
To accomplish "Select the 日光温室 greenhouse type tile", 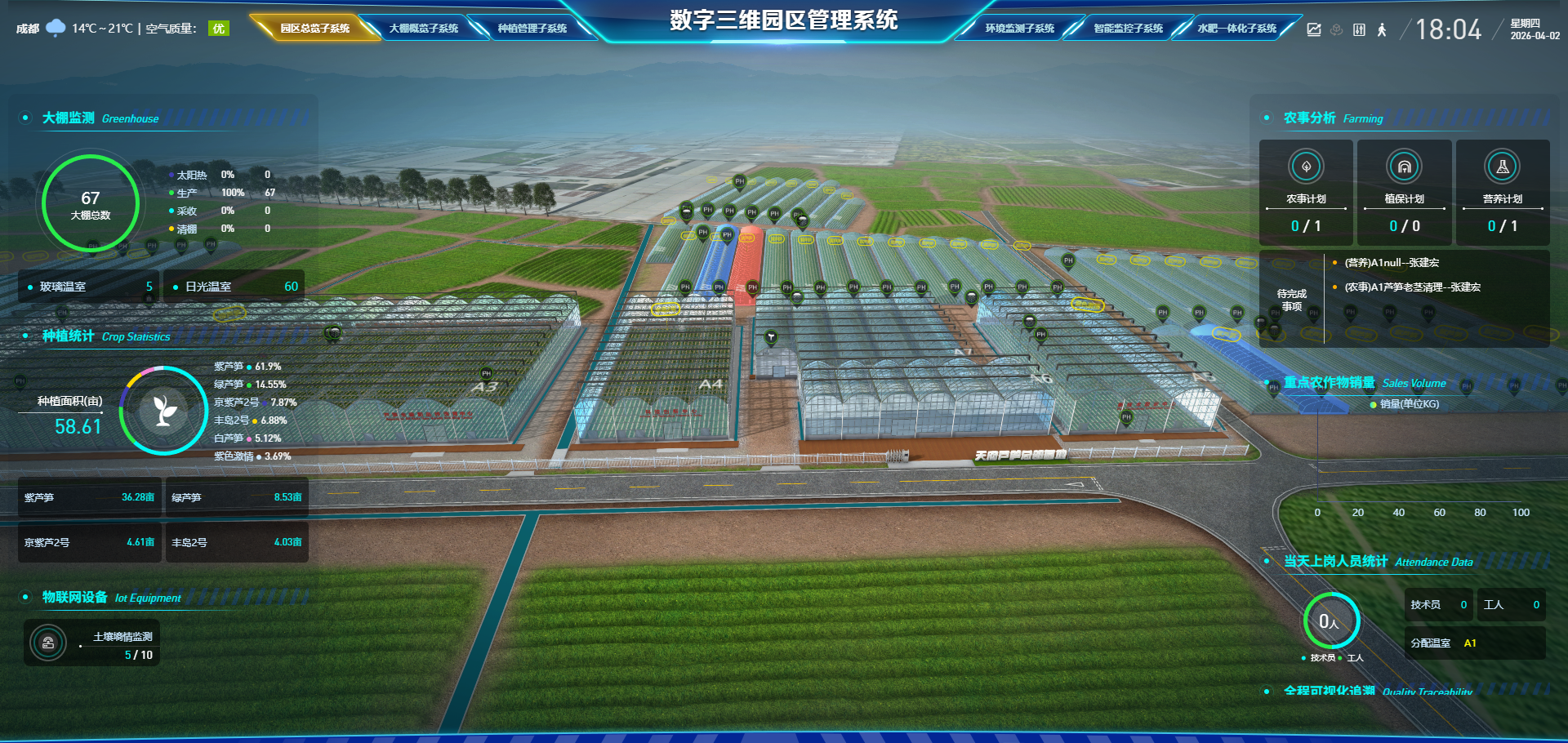I will [234, 287].
